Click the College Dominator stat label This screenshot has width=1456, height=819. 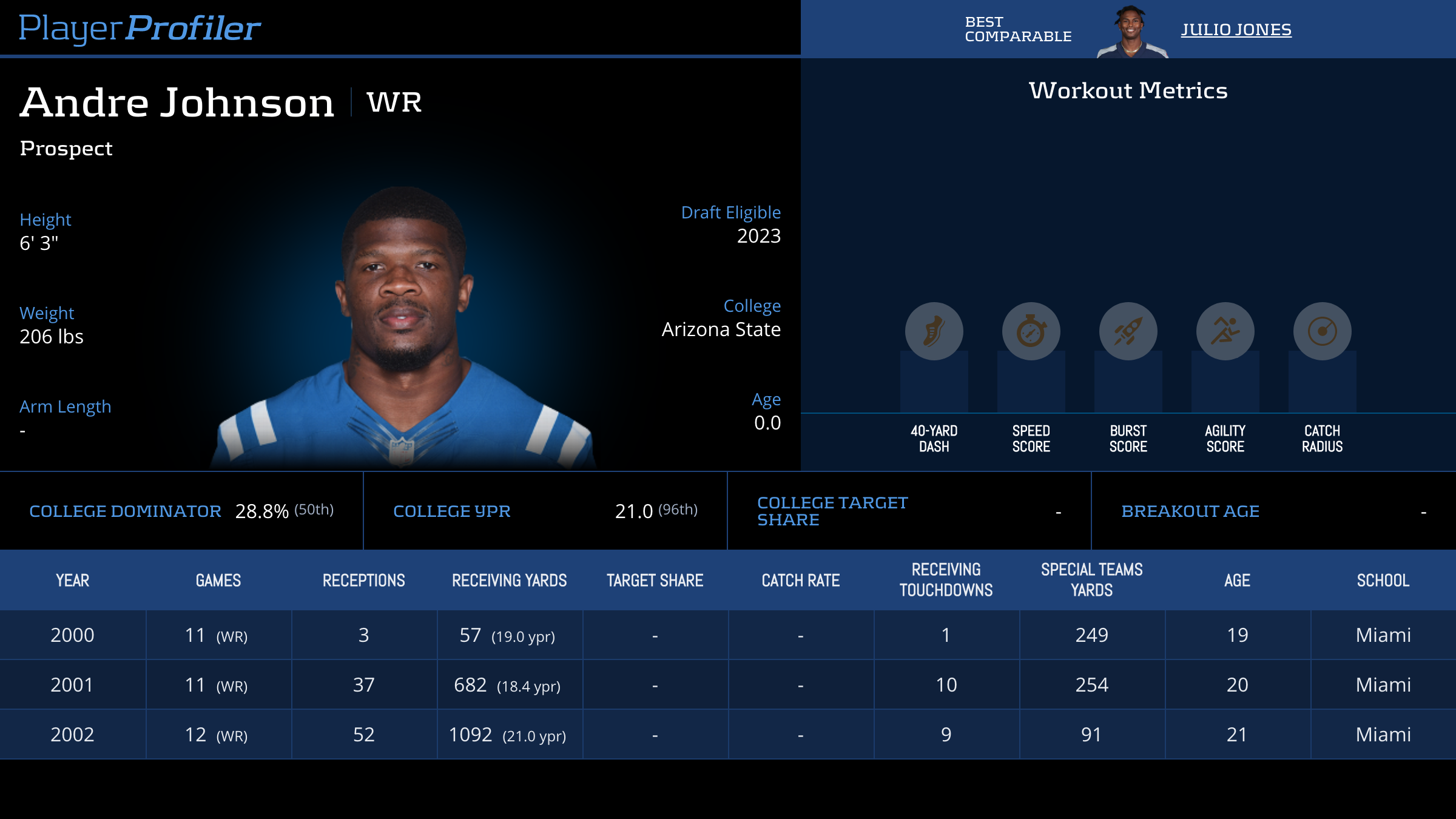coord(126,511)
